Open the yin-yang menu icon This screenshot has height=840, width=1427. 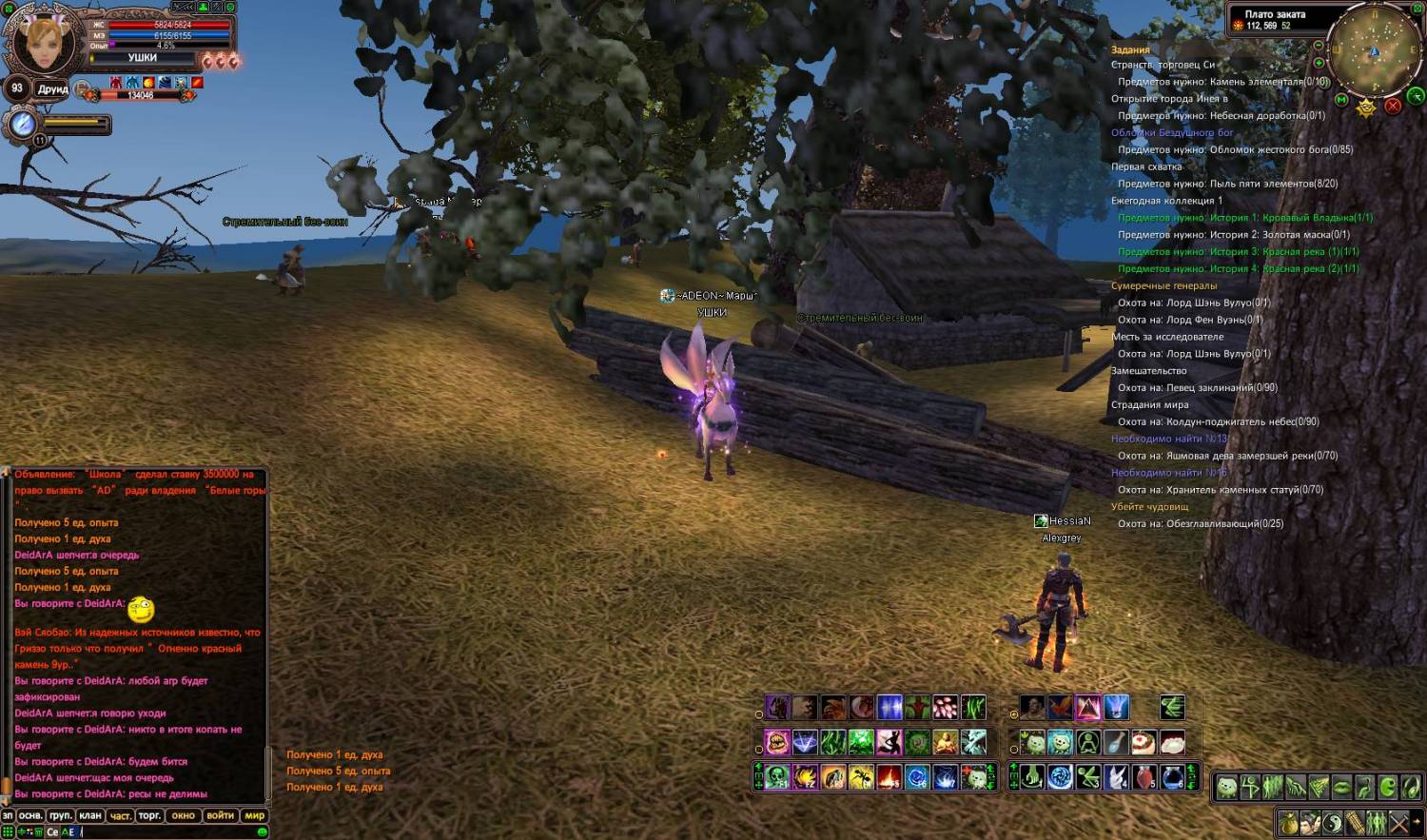click(1330, 822)
